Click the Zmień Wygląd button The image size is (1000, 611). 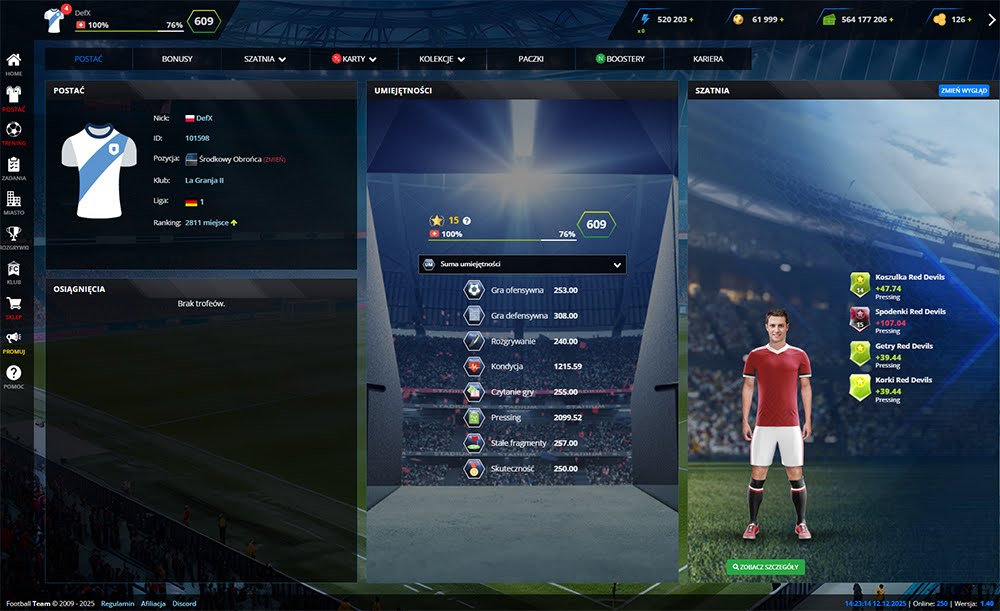click(963, 90)
